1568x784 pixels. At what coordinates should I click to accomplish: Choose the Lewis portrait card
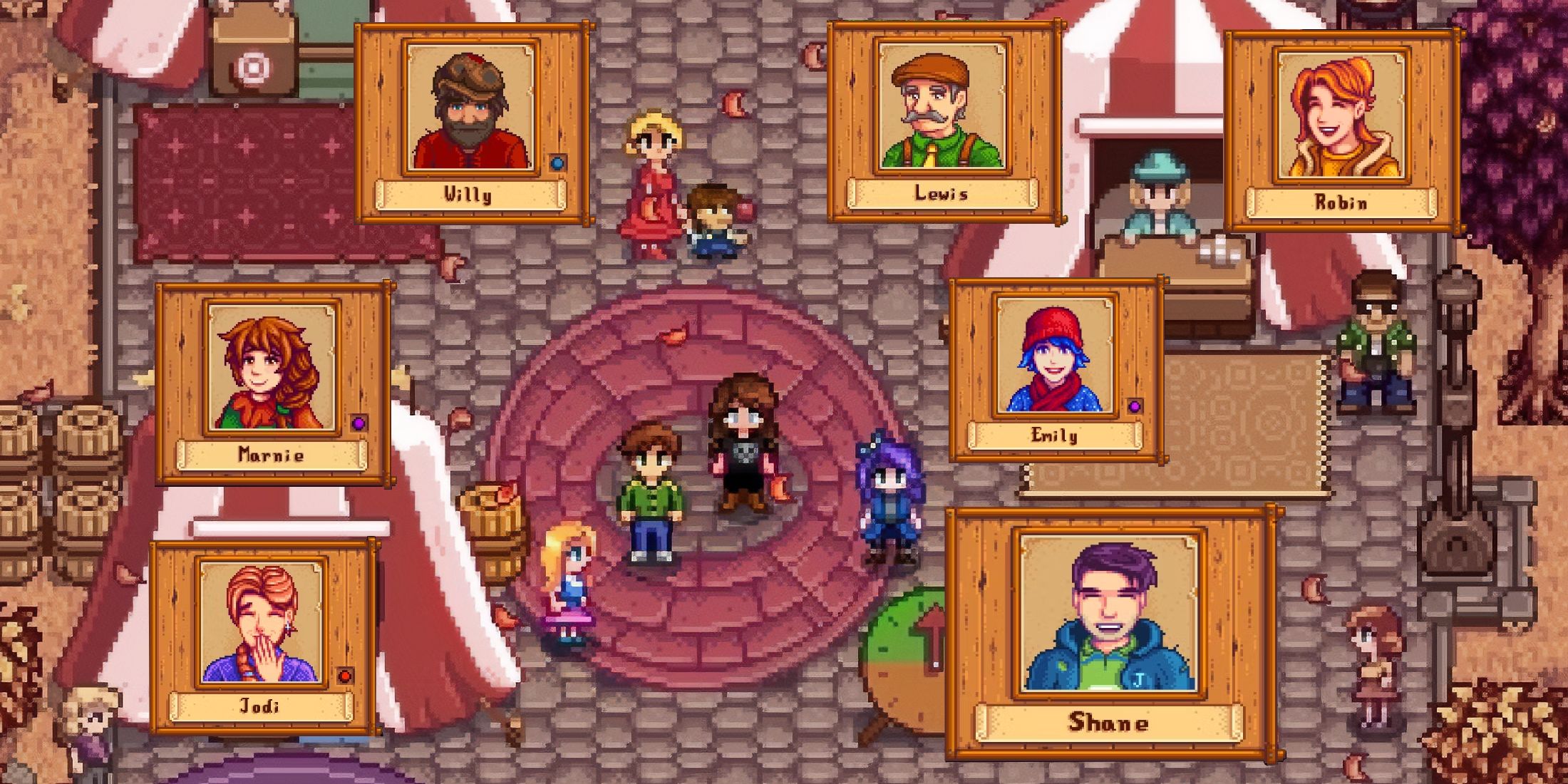point(942,121)
